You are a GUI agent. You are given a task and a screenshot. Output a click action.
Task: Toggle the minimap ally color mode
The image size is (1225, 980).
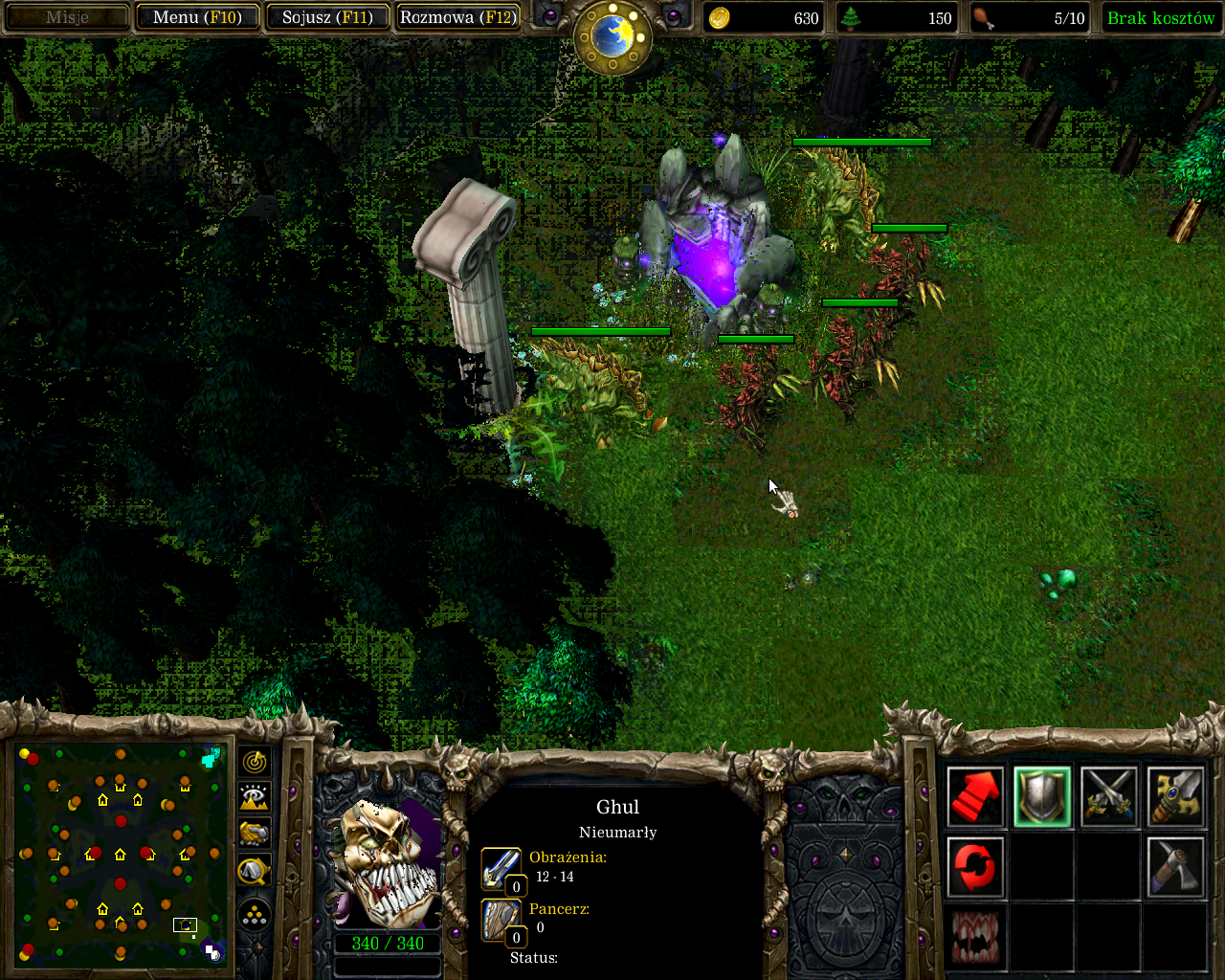(255, 835)
